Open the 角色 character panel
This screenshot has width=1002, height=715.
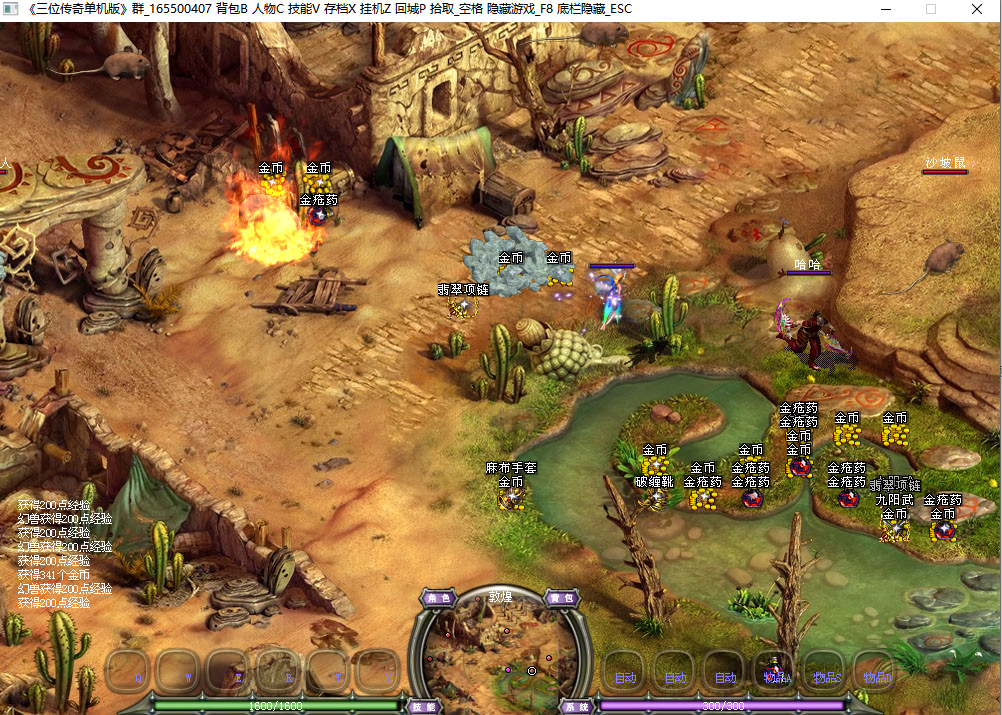click(x=439, y=598)
